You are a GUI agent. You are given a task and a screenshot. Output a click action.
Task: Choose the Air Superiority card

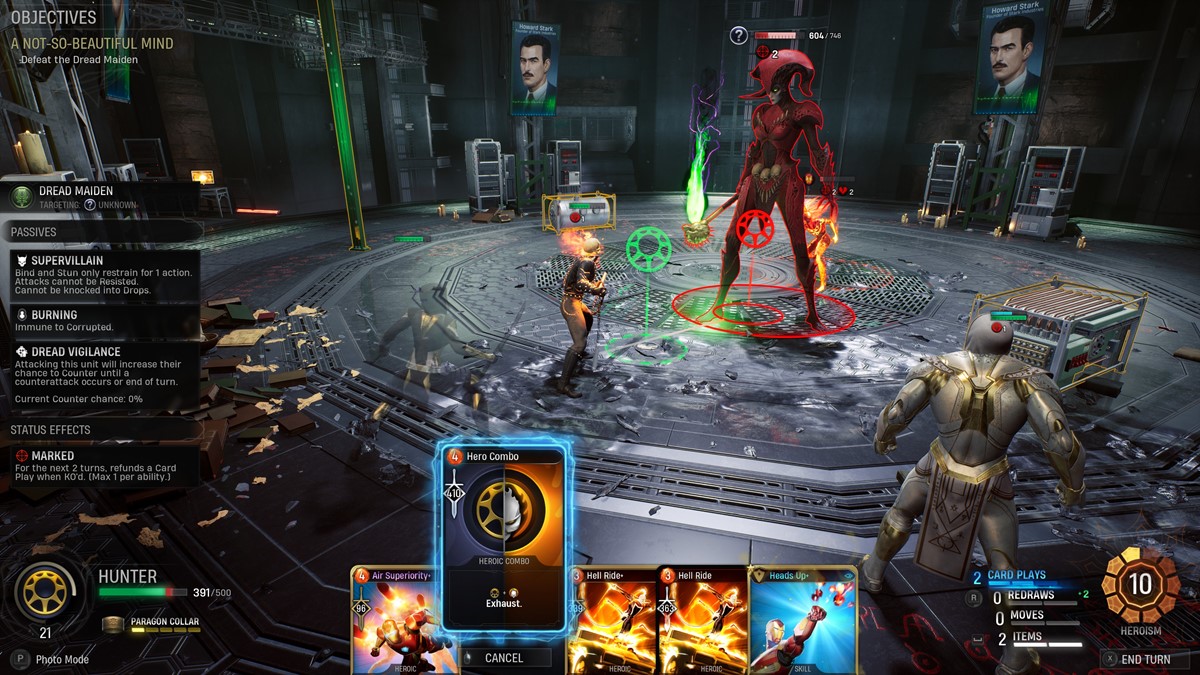tap(395, 620)
